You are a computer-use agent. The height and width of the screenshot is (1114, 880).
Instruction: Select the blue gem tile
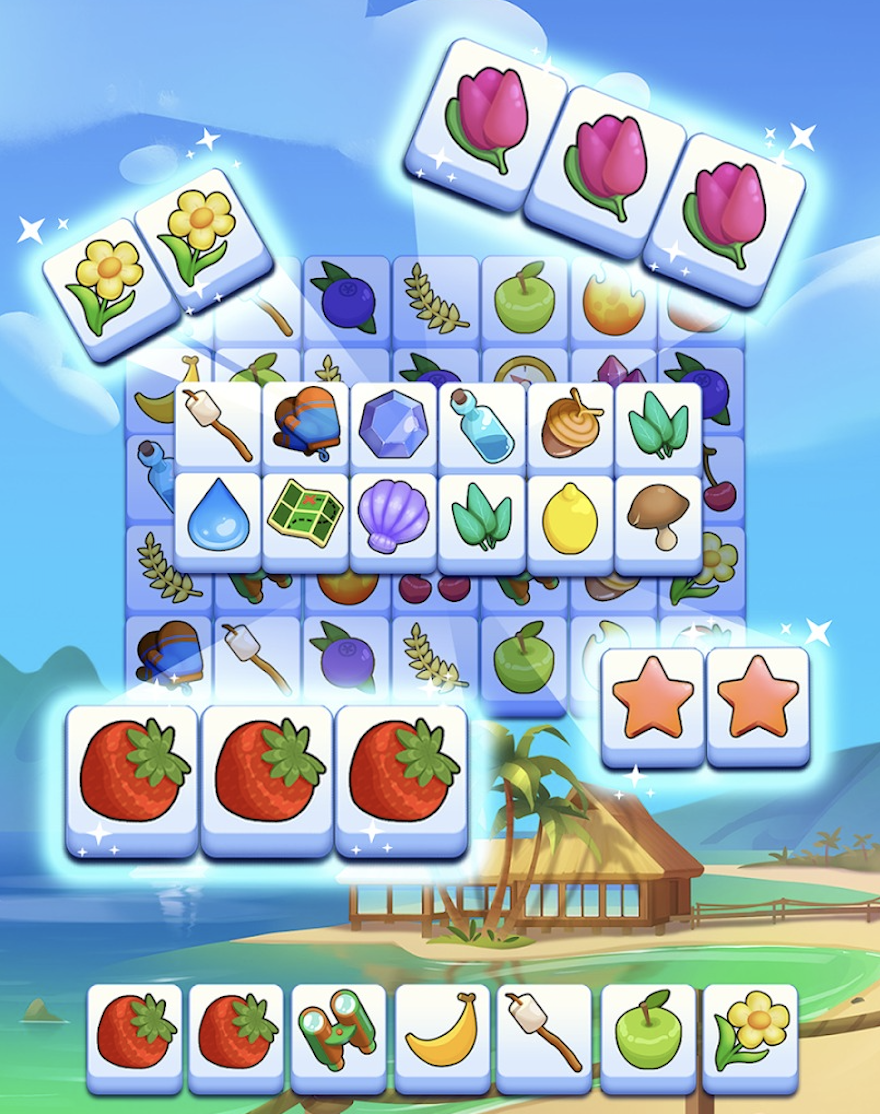[393, 426]
